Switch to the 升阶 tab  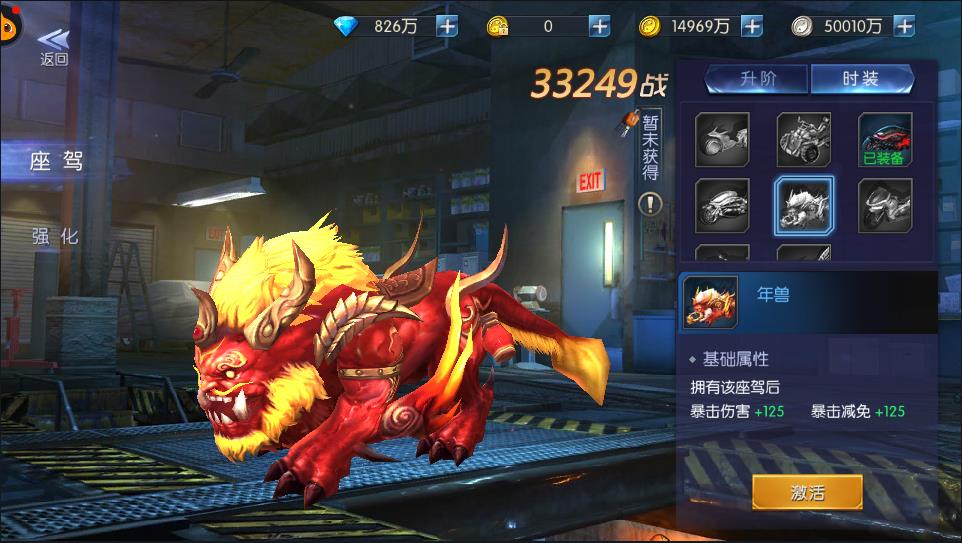pos(757,80)
